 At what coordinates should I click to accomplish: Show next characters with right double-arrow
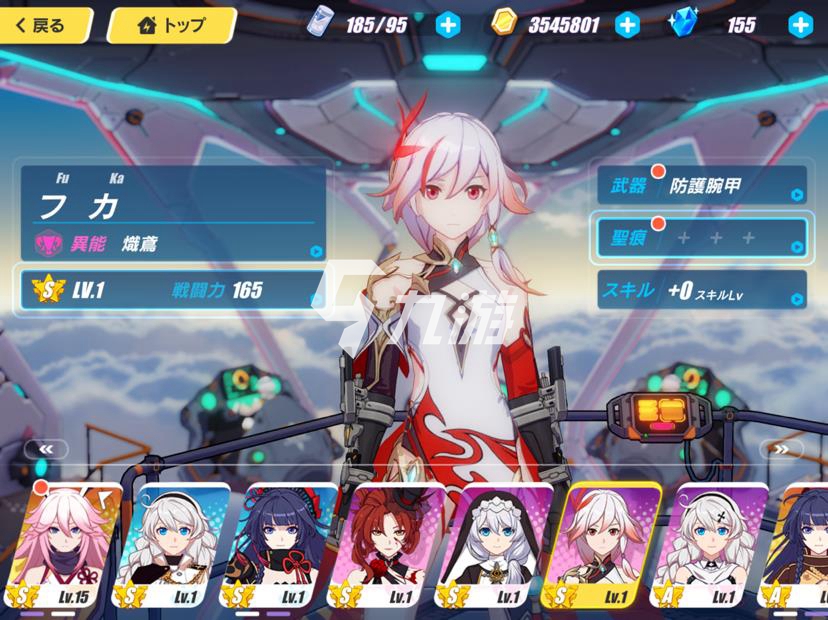coord(781,450)
